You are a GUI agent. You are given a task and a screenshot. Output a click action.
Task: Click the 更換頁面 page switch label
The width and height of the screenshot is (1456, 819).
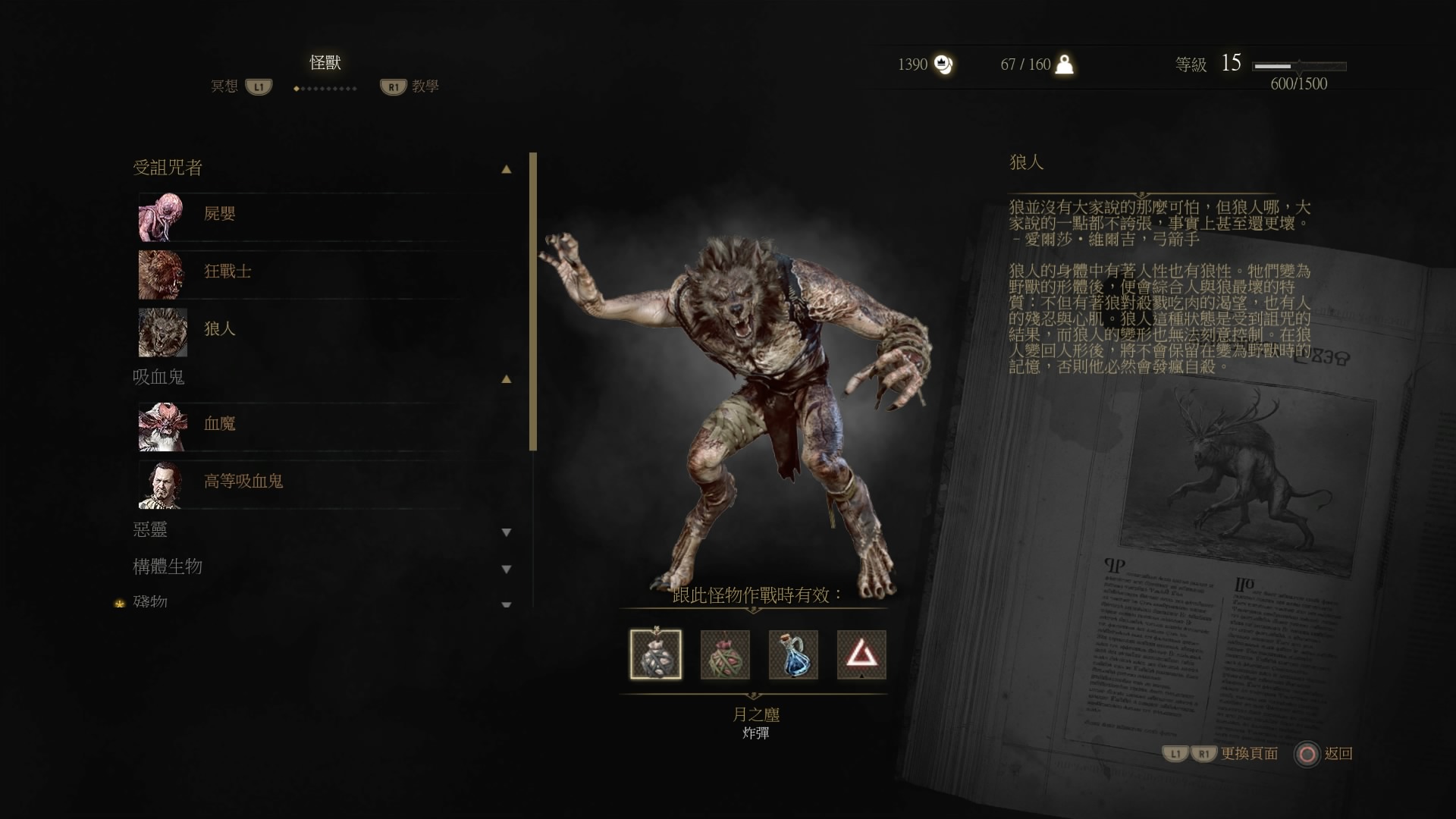tap(1248, 755)
